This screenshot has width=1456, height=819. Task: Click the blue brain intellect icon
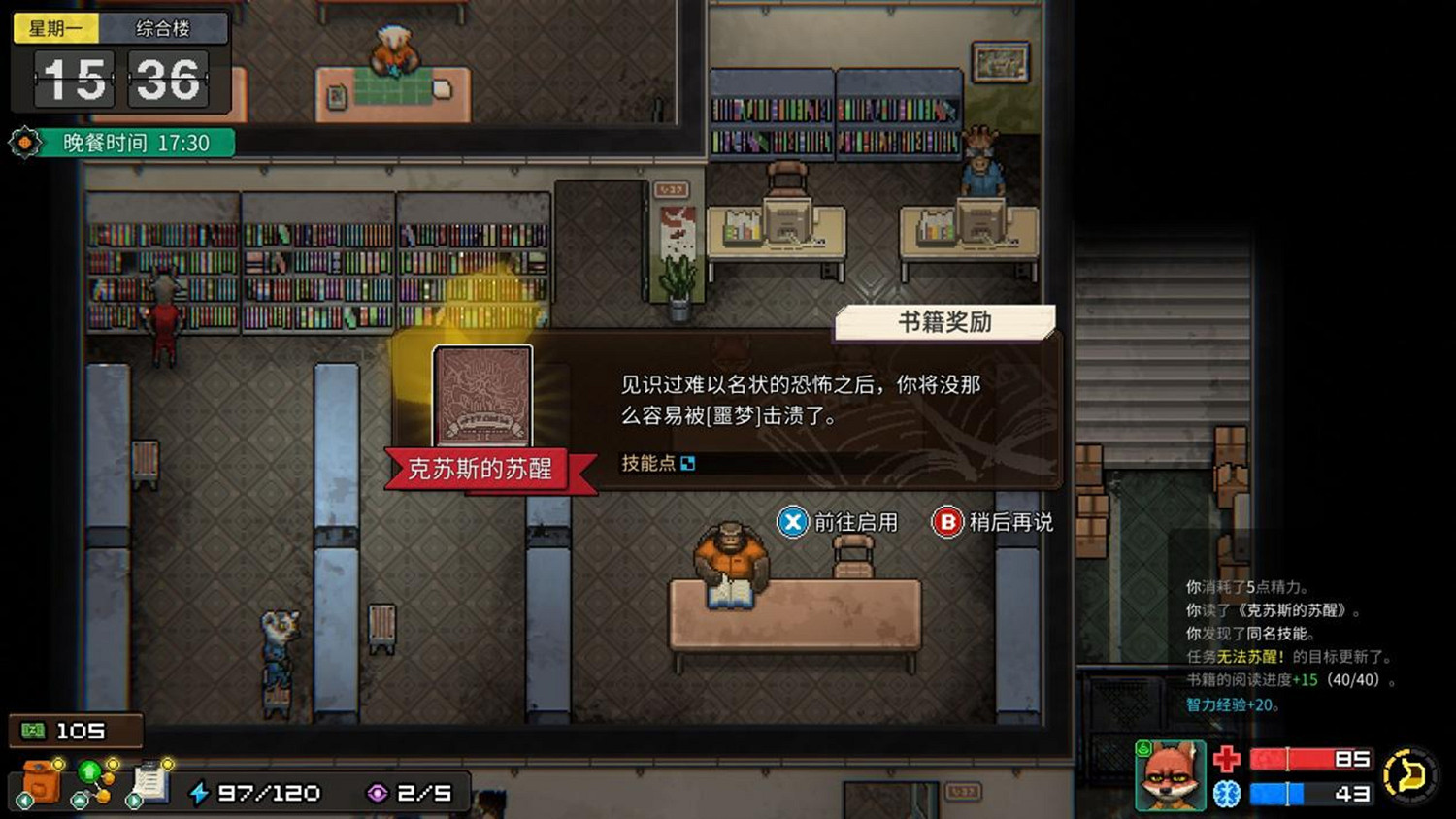click(1225, 794)
